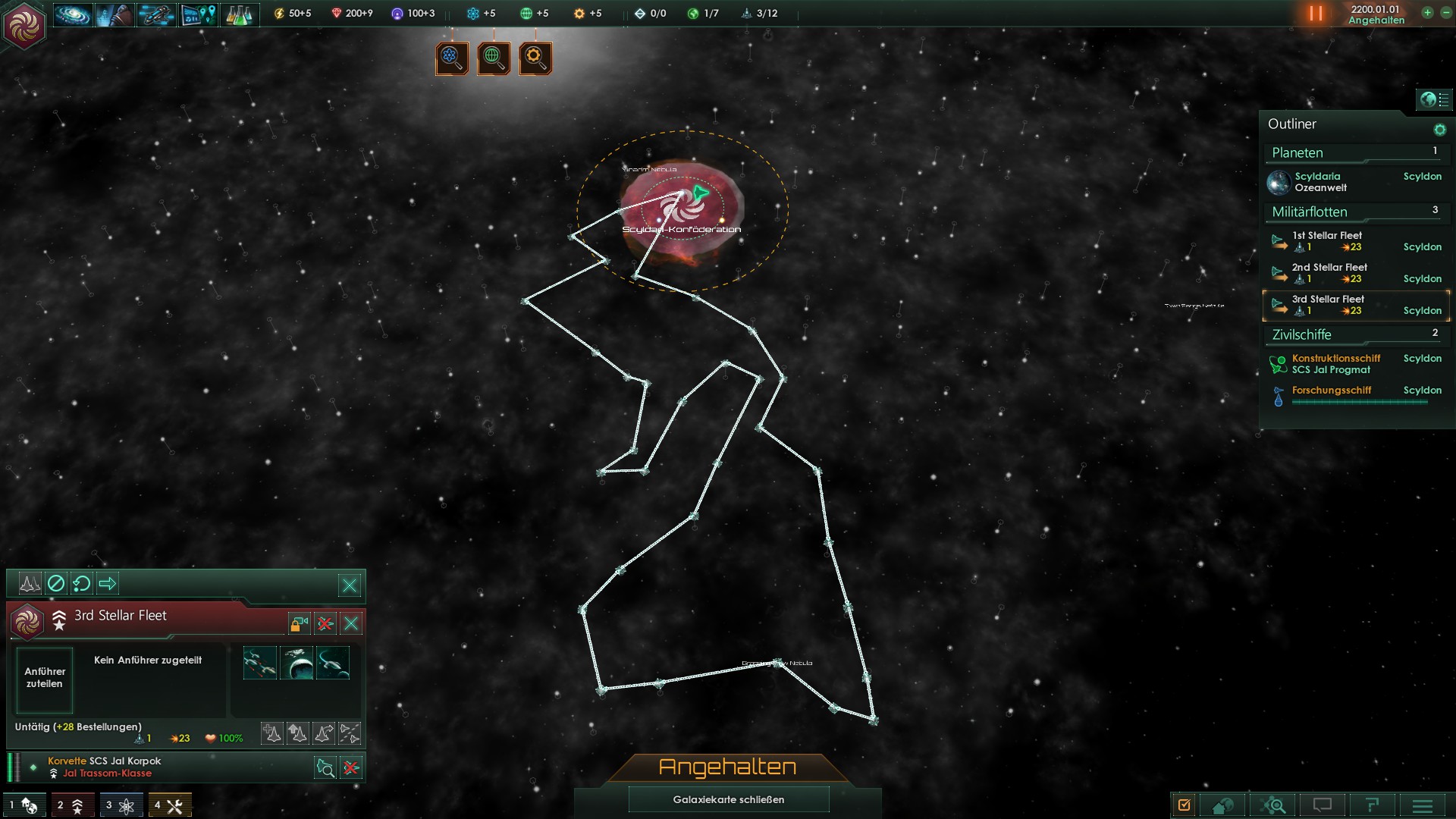
Task: Click the physics research alert icon
Action: coord(452,58)
